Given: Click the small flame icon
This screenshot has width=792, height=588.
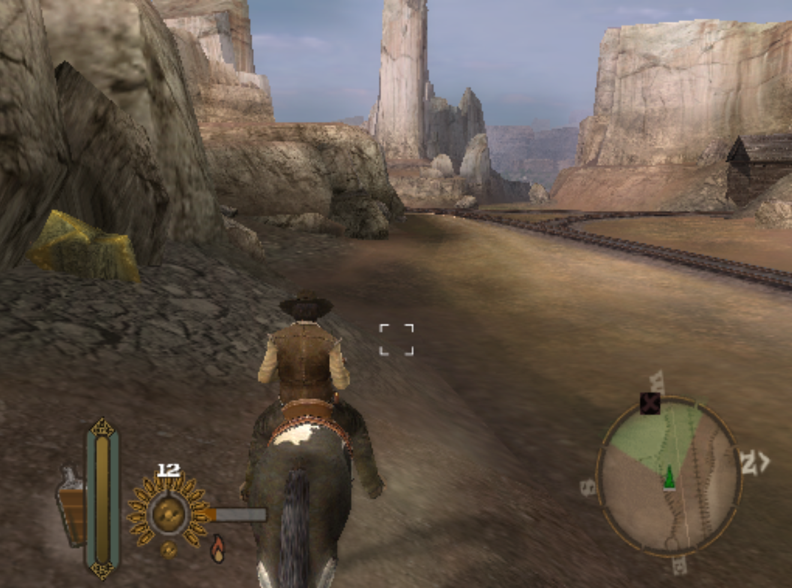Looking at the screenshot, I should click(217, 547).
